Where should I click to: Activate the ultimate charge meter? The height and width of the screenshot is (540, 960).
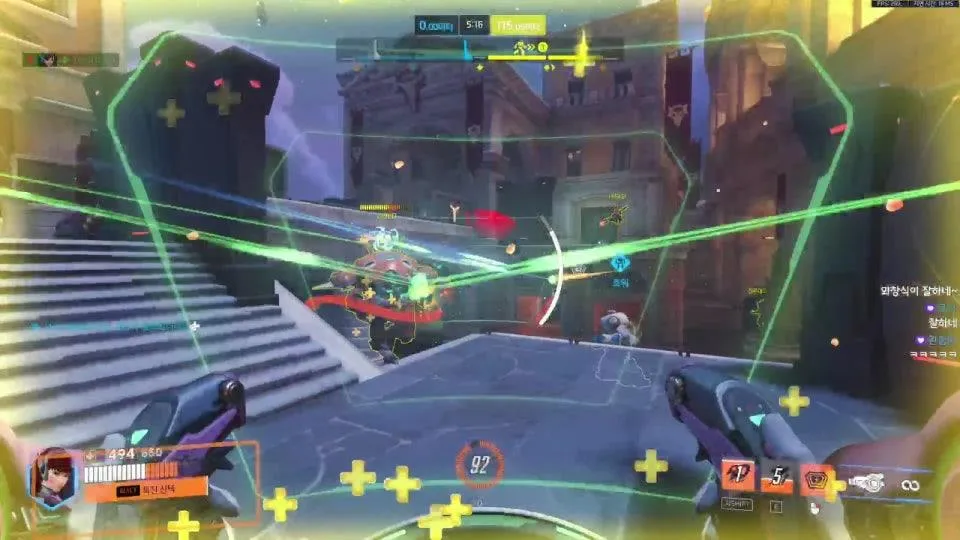click(480, 463)
